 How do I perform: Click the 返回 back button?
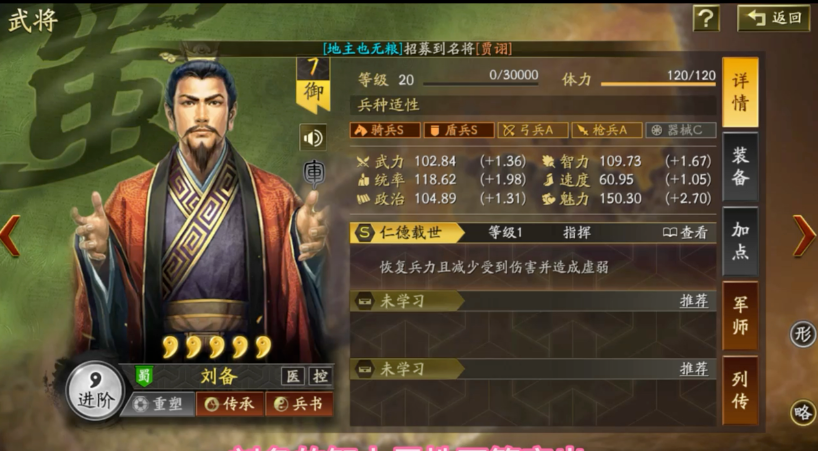coord(773,18)
